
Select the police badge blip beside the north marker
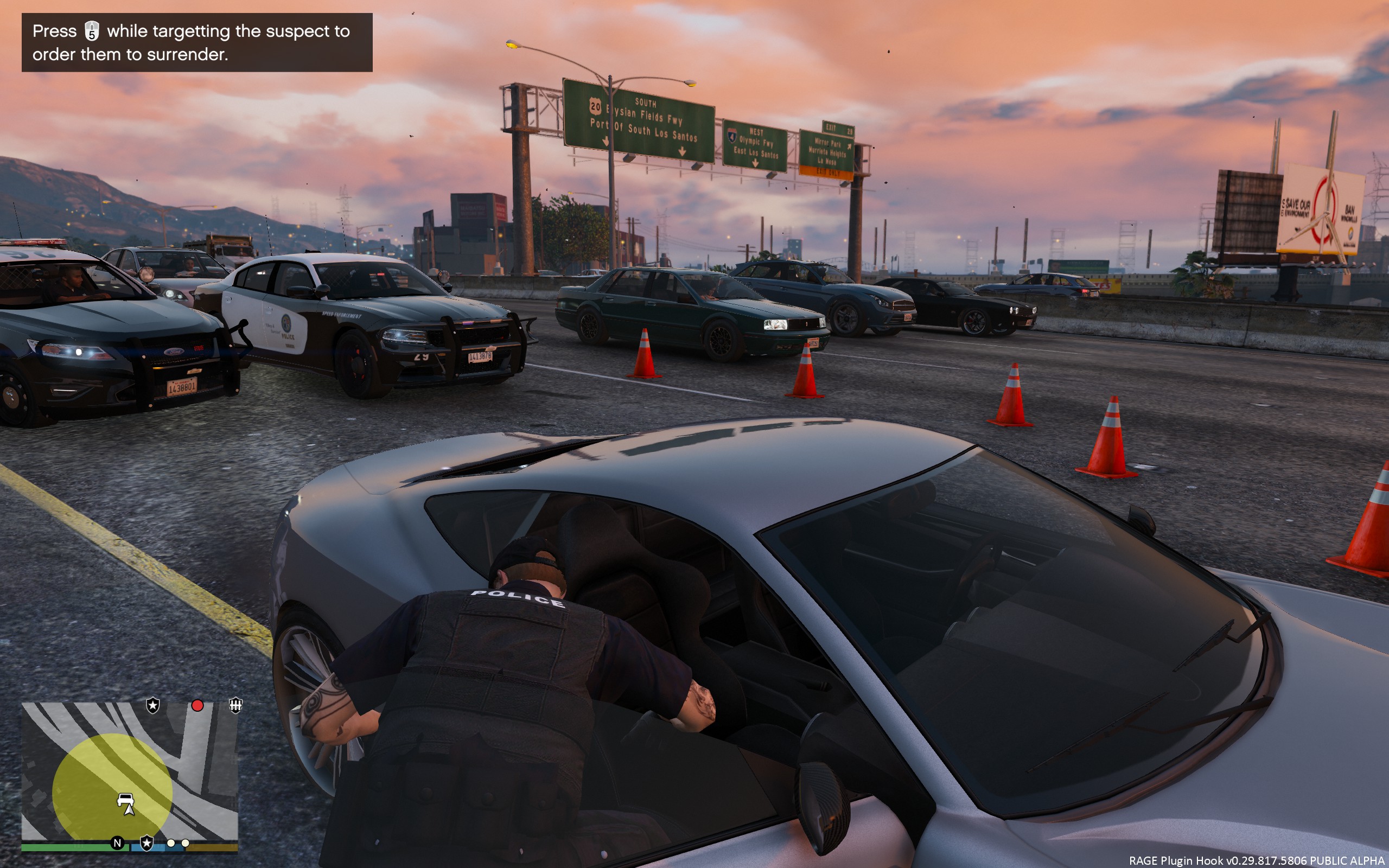coord(147,843)
